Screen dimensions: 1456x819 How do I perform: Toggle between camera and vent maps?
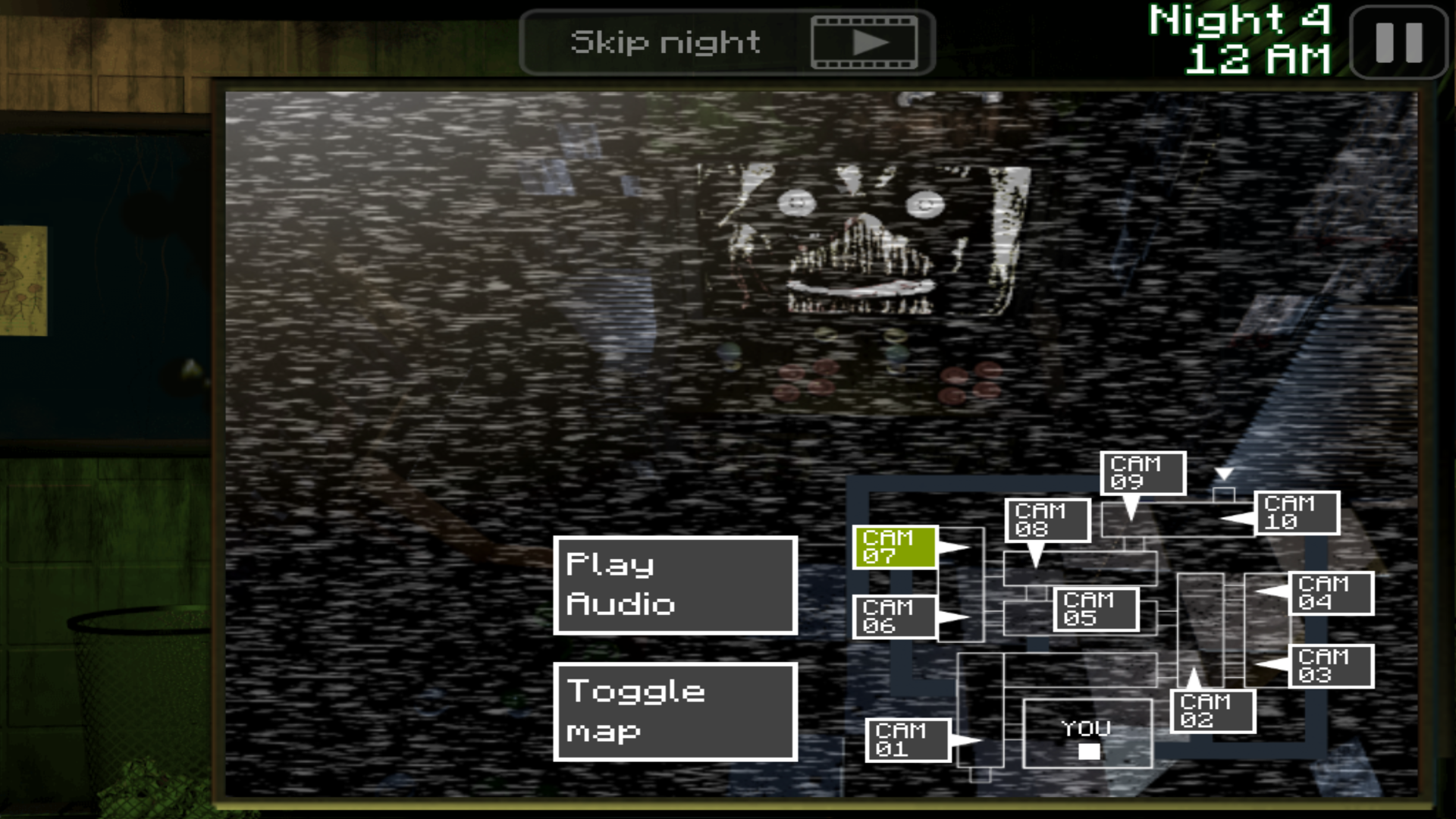[674, 711]
